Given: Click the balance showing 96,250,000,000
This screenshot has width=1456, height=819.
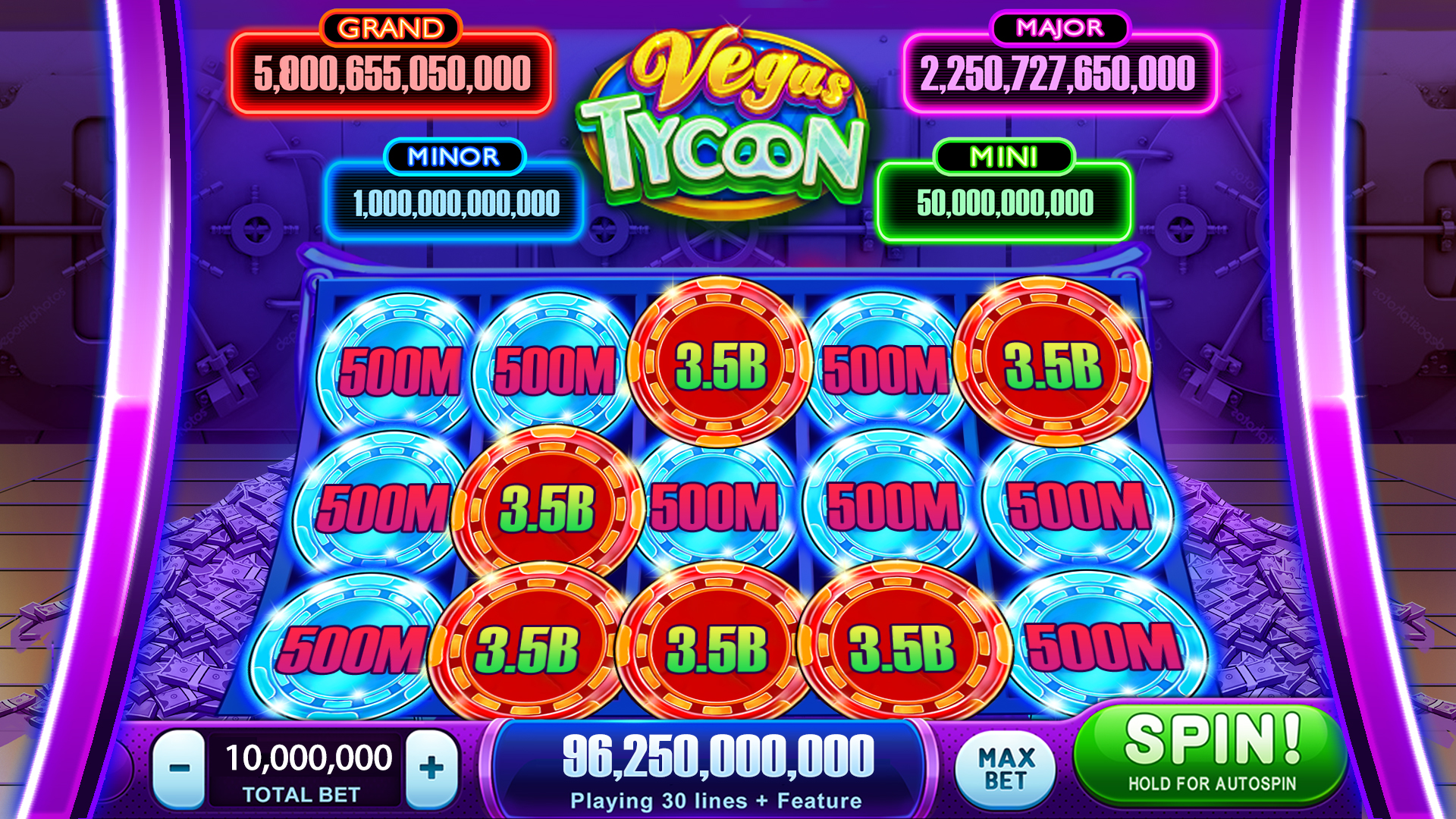Looking at the screenshot, I should click(720, 755).
